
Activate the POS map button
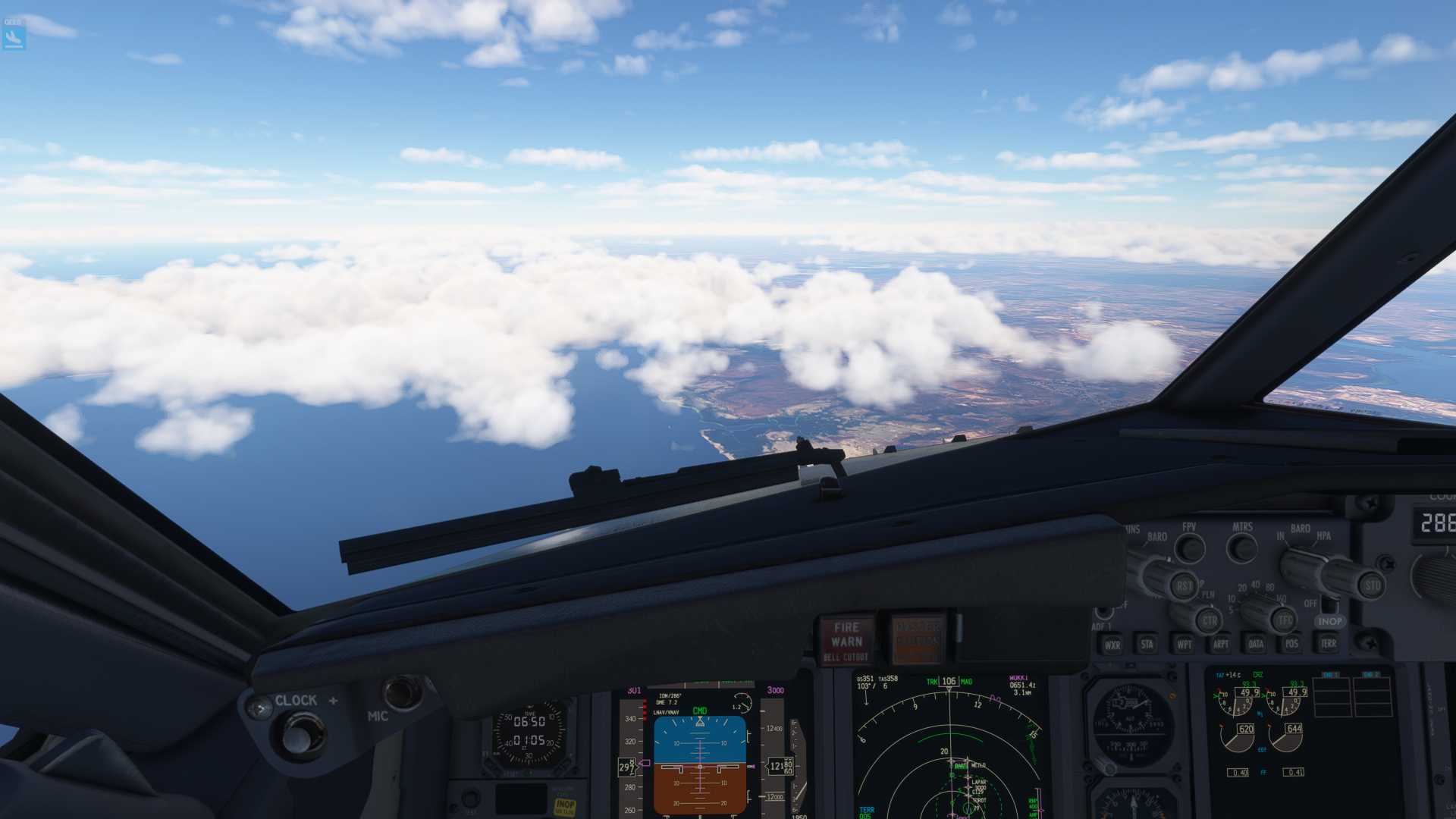[x=1291, y=644]
